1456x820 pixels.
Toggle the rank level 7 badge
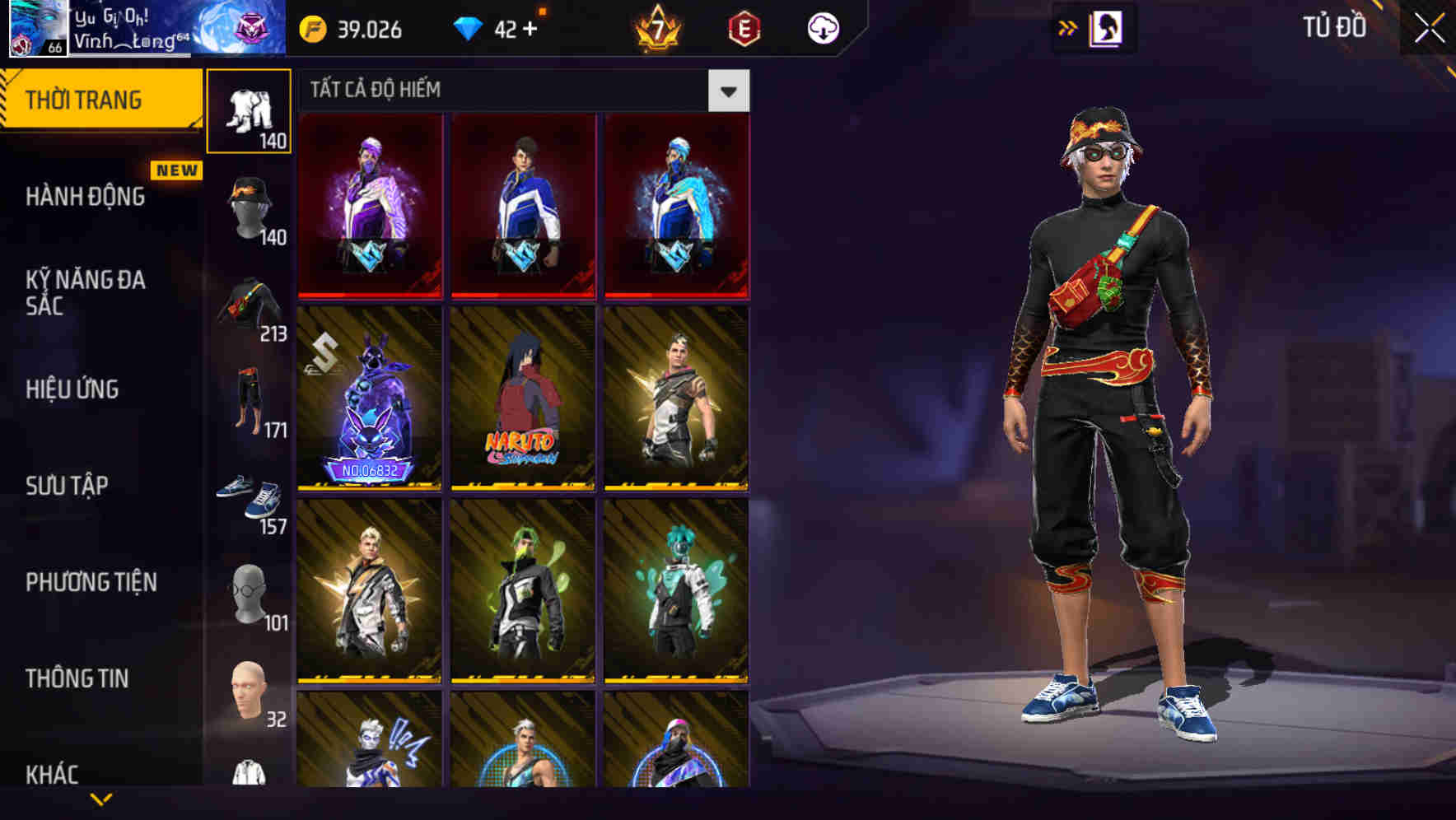click(x=659, y=27)
